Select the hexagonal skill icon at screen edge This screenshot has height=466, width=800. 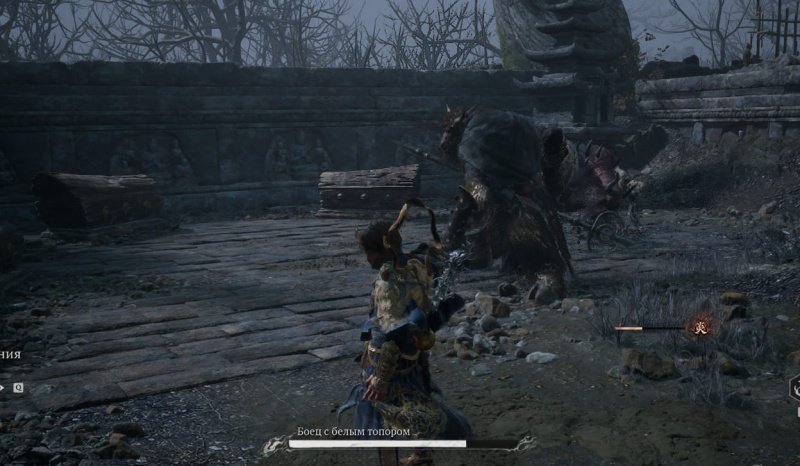coord(795,388)
